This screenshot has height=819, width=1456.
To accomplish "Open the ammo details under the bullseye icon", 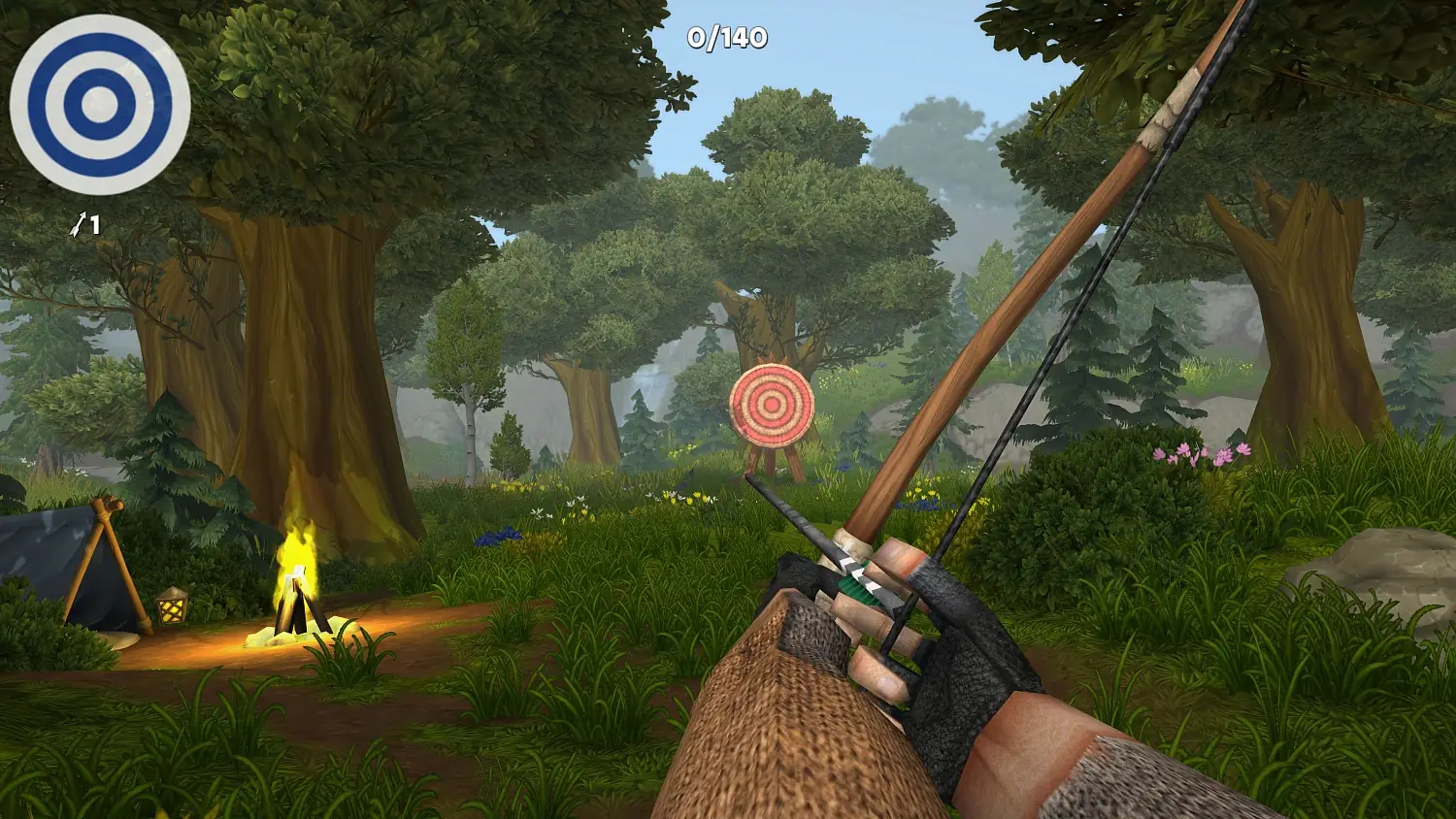I will point(85,224).
